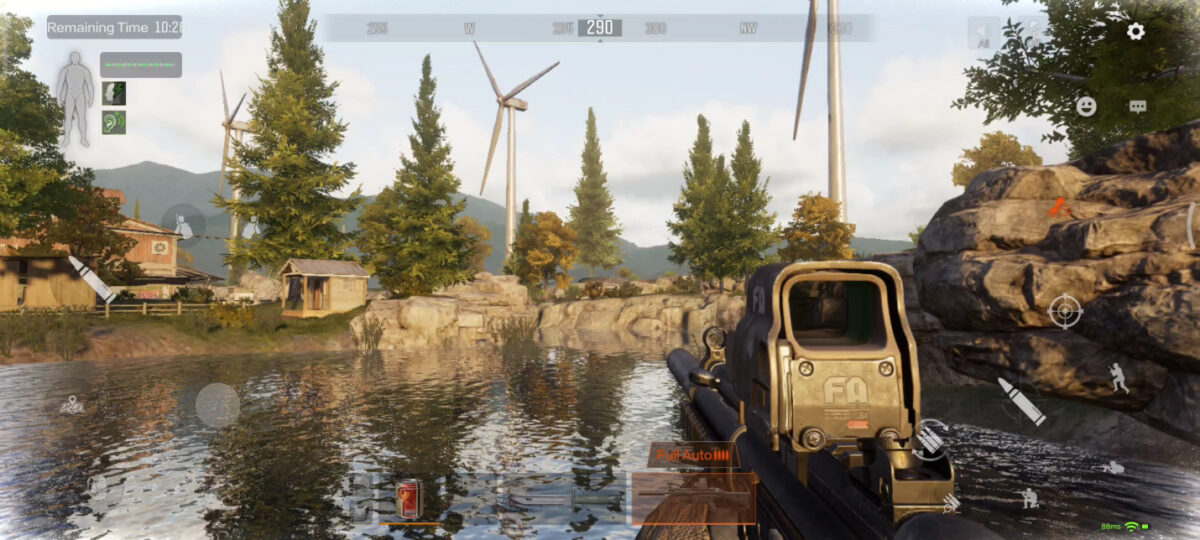Fire with the right bullet button
The width and height of the screenshot is (1200, 540).
tap(1021, 401)
